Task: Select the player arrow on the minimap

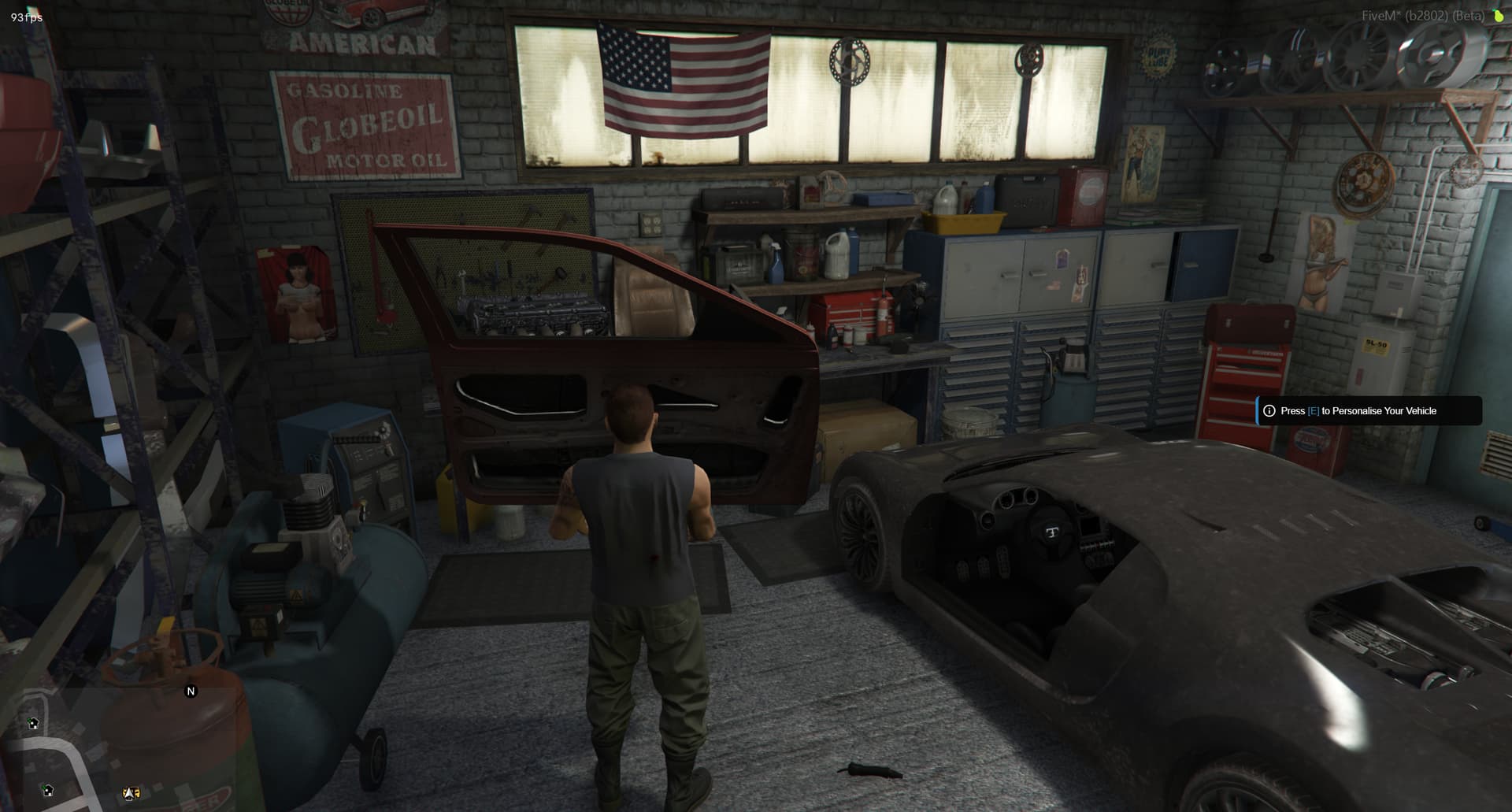Action: pos(131,793)
